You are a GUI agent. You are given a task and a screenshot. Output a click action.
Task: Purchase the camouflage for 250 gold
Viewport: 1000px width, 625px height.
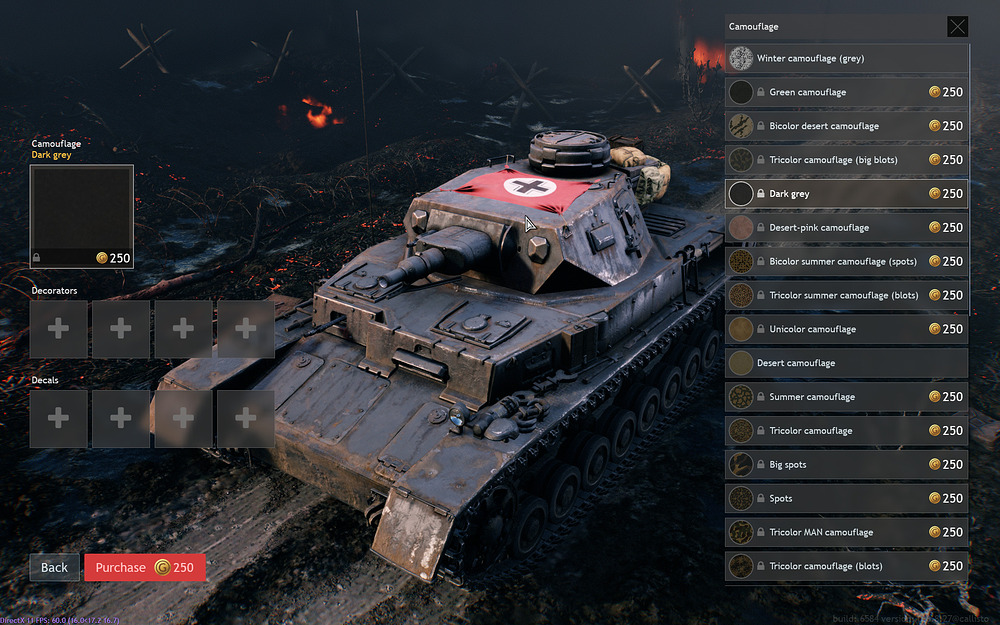coord(145,567)
